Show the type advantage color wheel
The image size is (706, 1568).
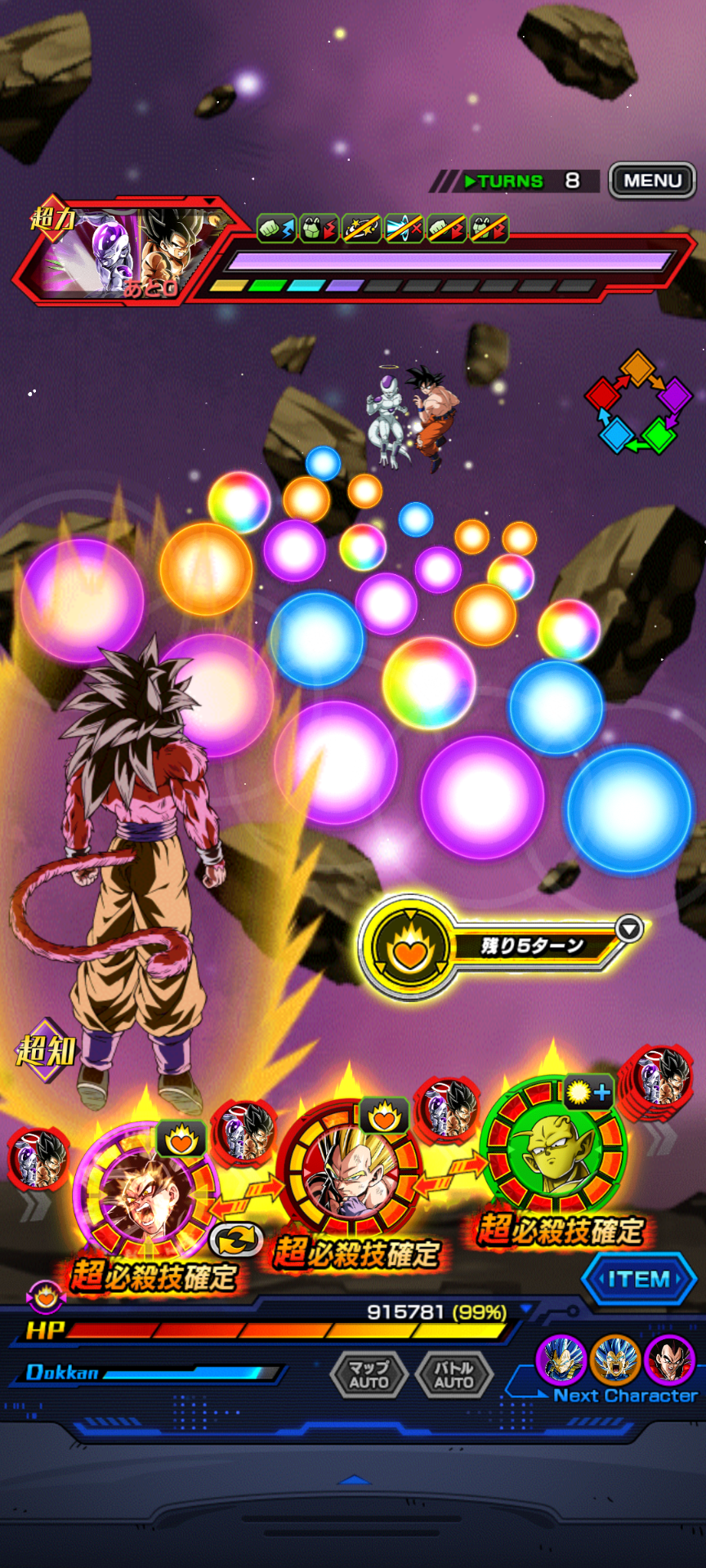(x=638, y=402)
